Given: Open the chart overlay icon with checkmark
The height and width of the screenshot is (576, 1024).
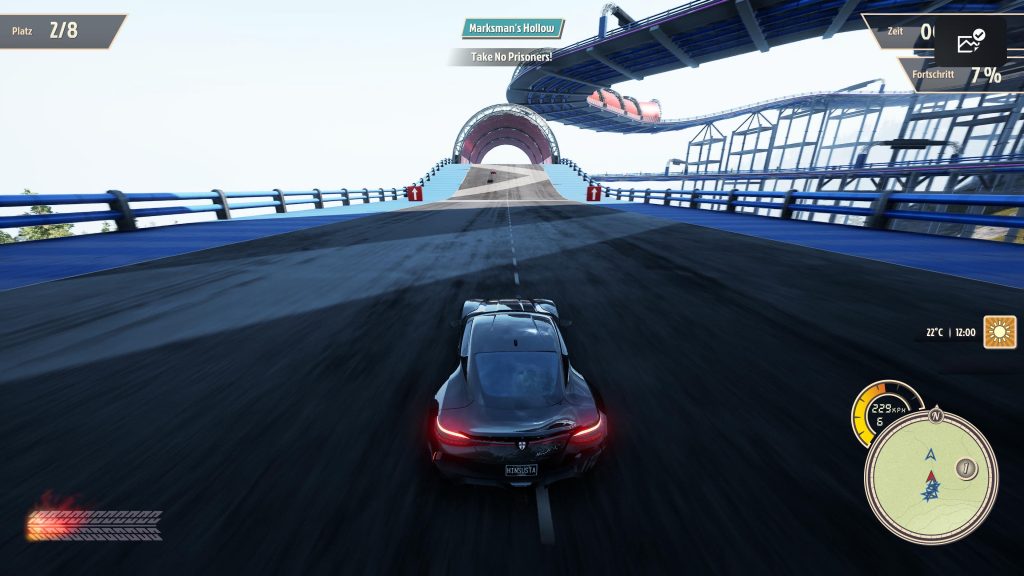Looking at the screenshot, I should click(x=970, y=42).
